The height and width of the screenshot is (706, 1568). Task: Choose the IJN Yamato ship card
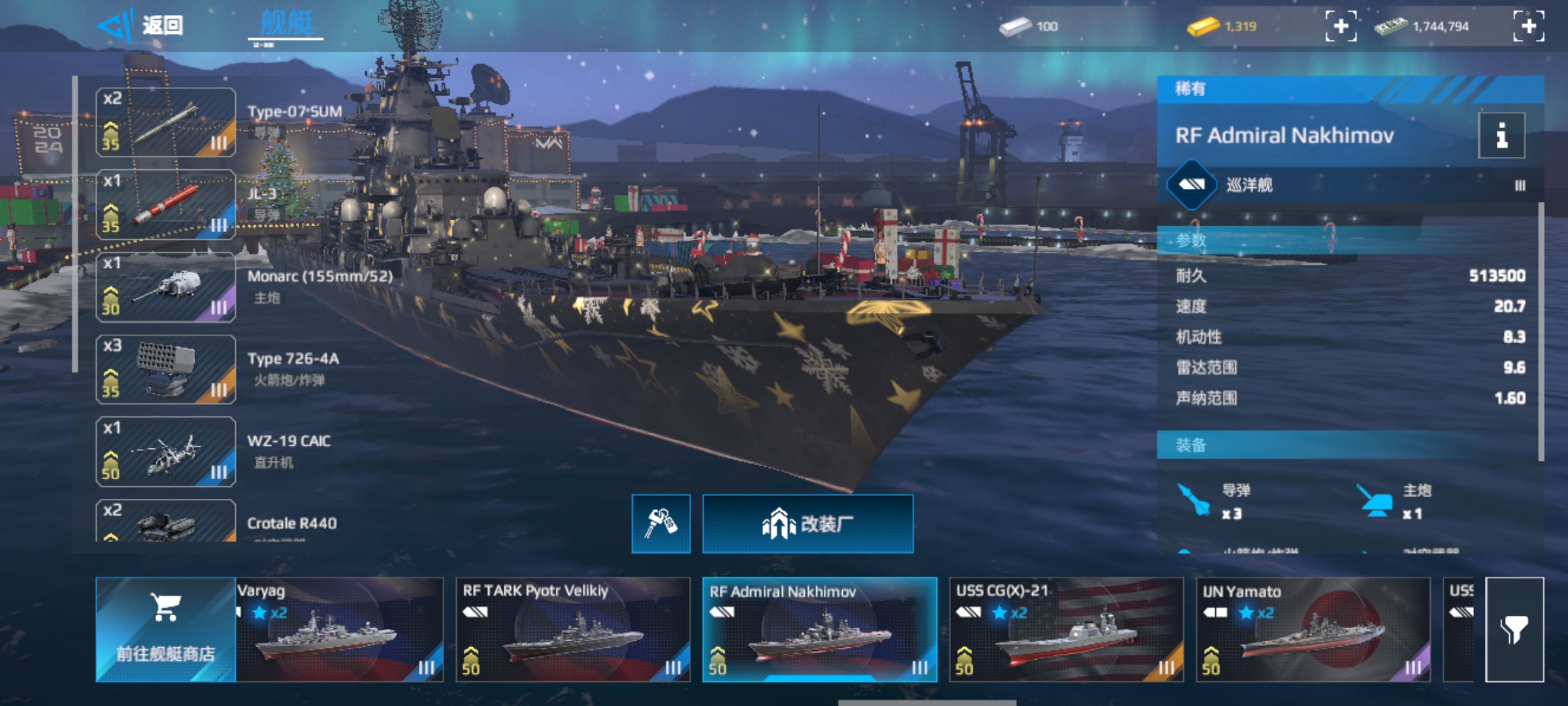[x=1313, y=630]
